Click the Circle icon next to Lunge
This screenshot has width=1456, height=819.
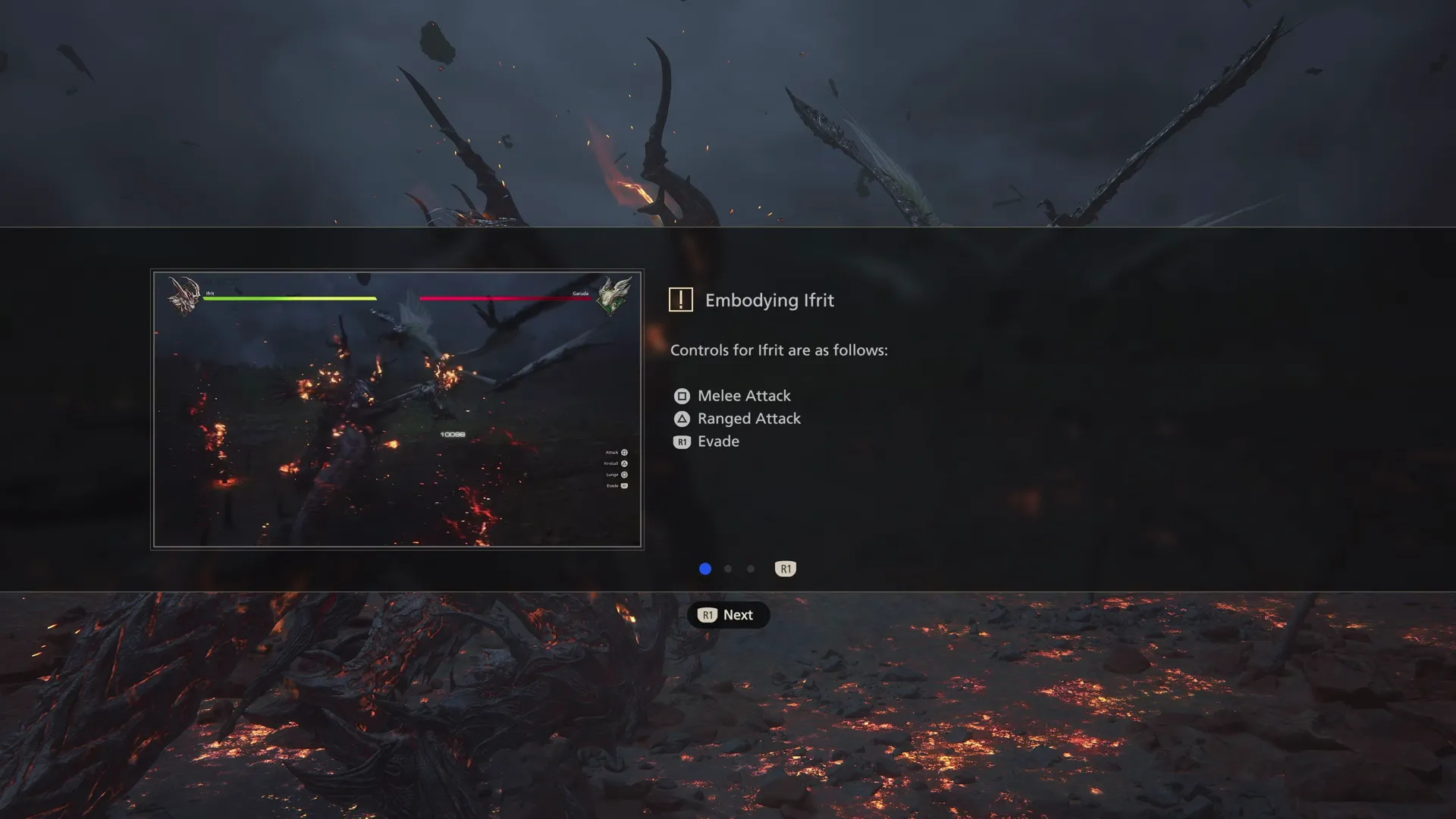[623, 474]
